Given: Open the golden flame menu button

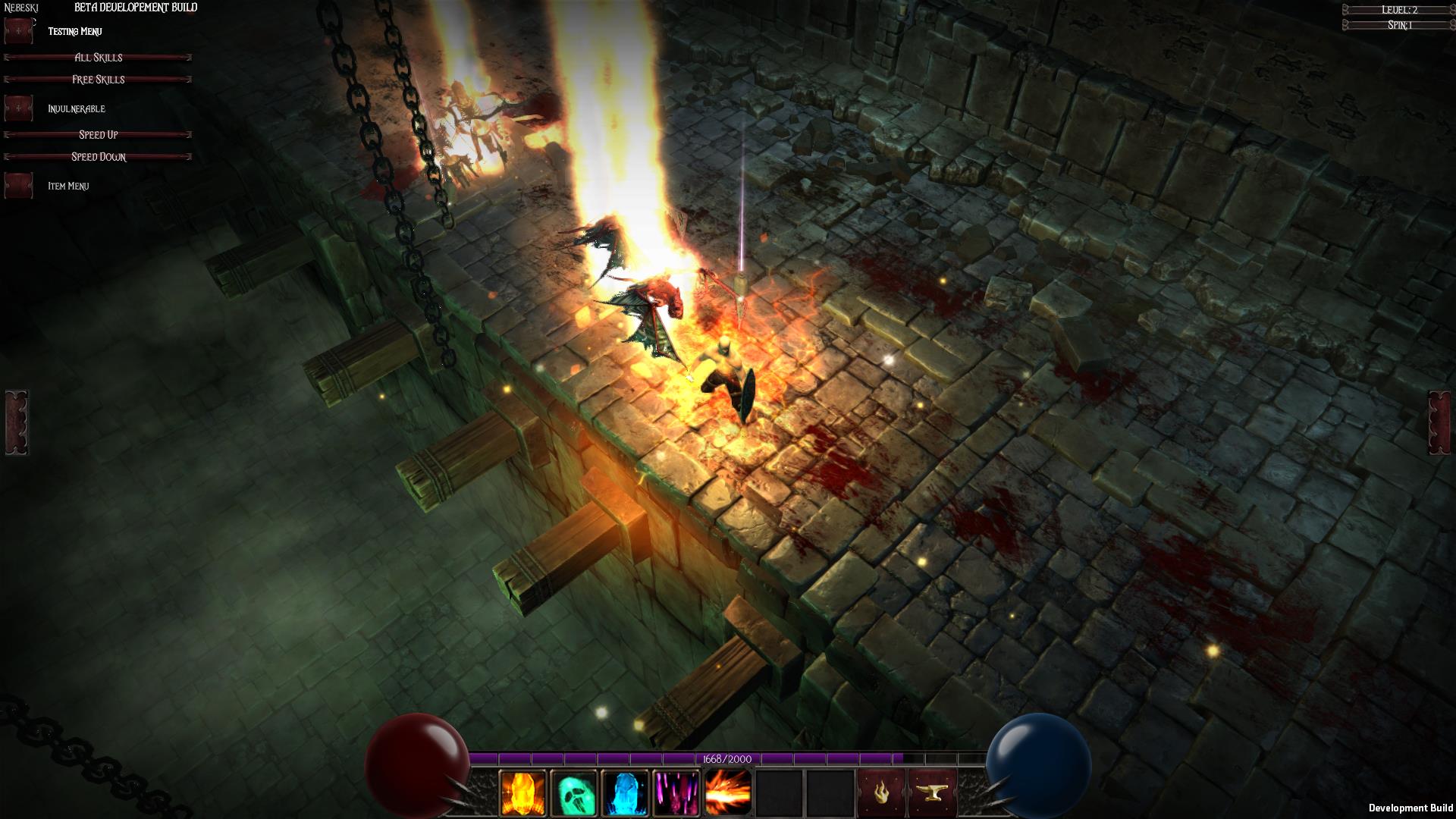Looking at the screenshot, I should tap(882, 793).
